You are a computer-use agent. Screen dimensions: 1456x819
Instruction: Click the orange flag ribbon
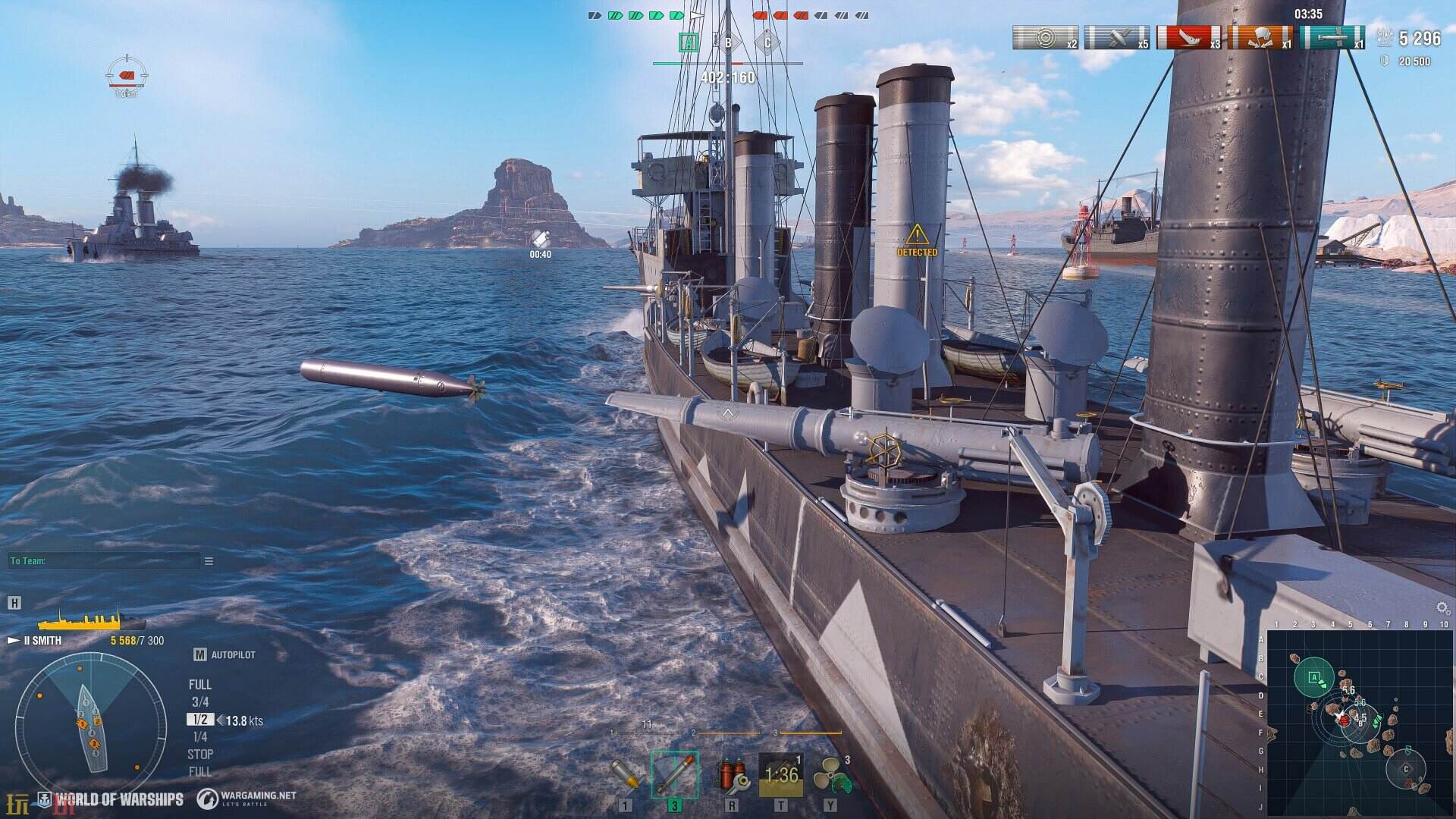pos(1260,37)
